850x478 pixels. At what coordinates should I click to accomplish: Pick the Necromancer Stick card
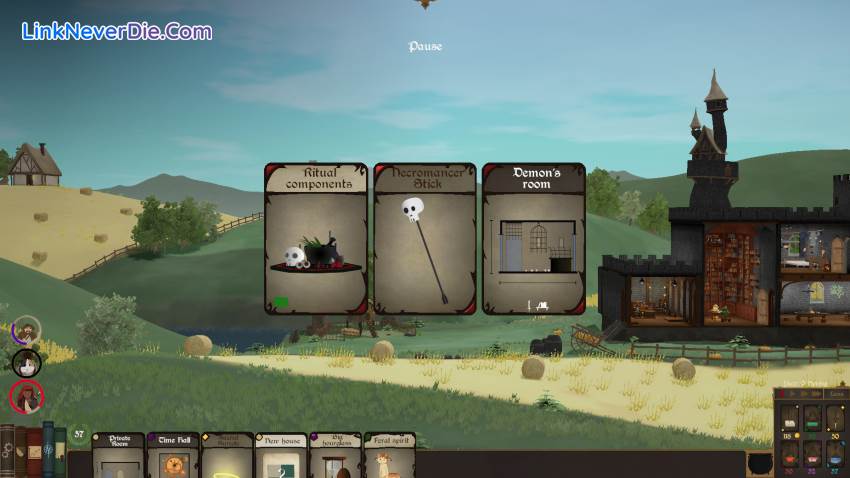[424, 239]
